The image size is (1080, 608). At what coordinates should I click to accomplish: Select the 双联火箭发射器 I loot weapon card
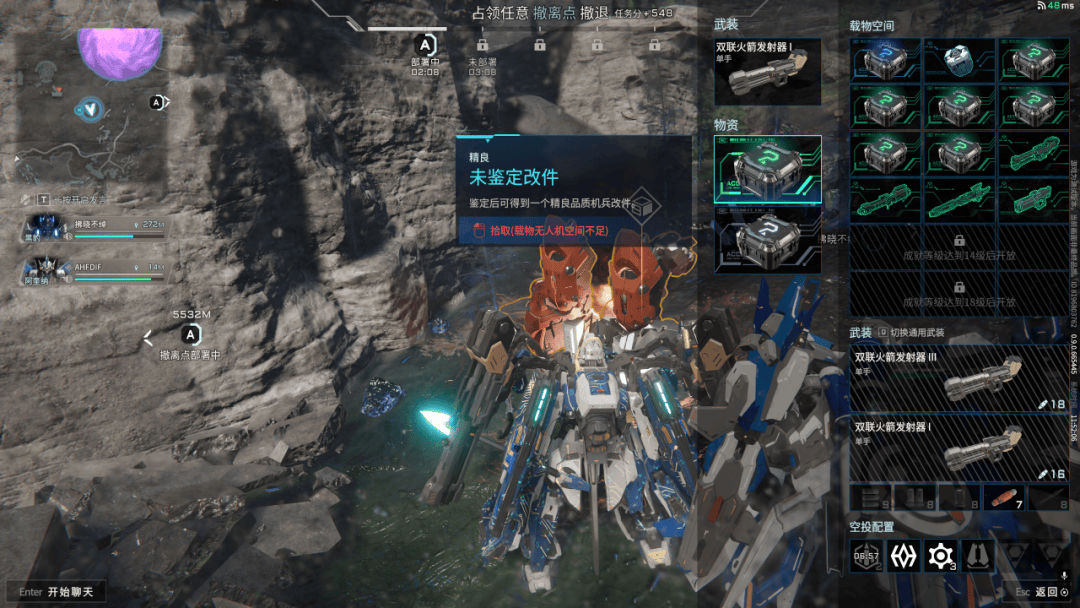coord(767,70)
